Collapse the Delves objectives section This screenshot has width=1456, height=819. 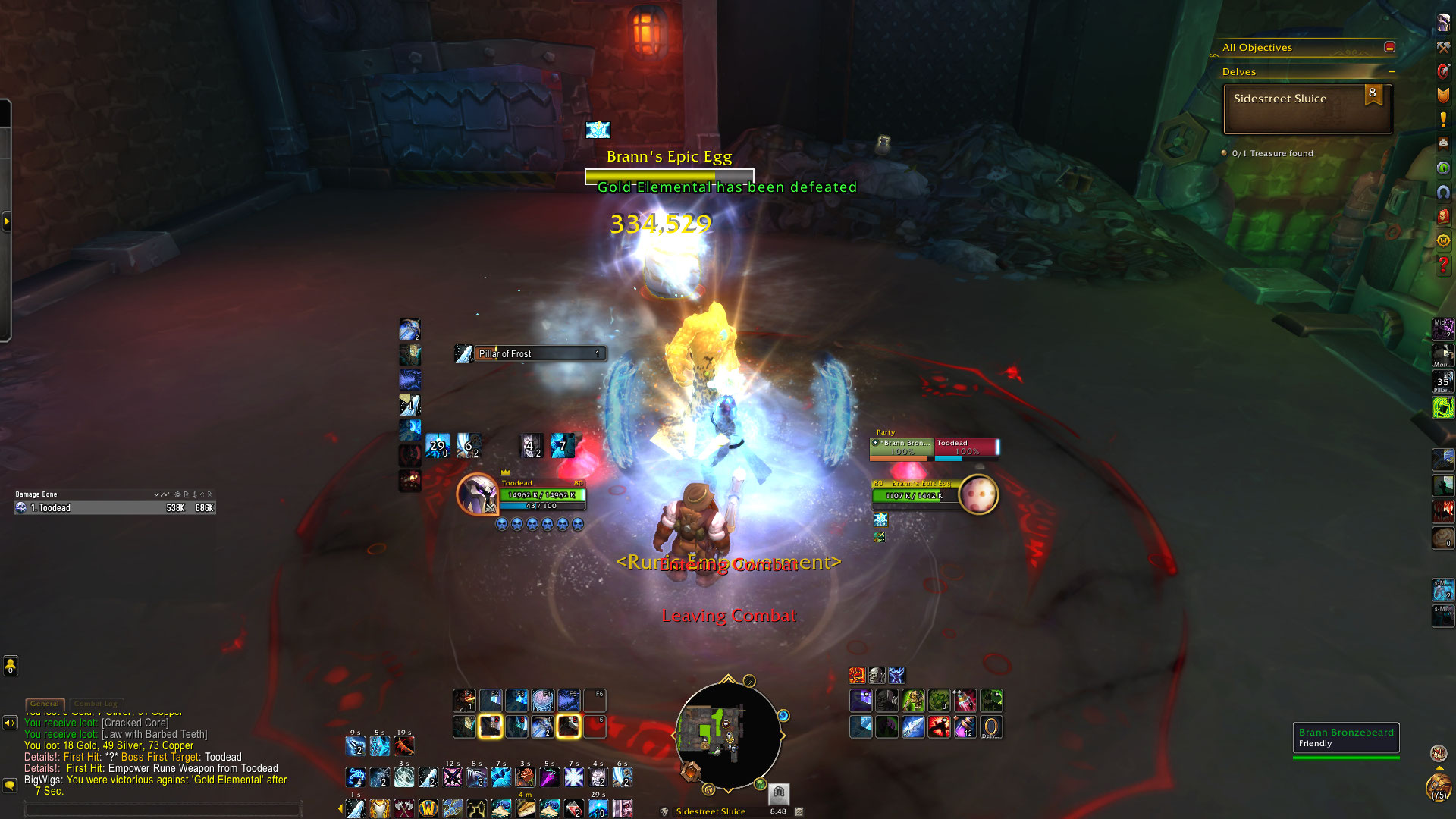pyautogui.click(x=1392, y=71)
